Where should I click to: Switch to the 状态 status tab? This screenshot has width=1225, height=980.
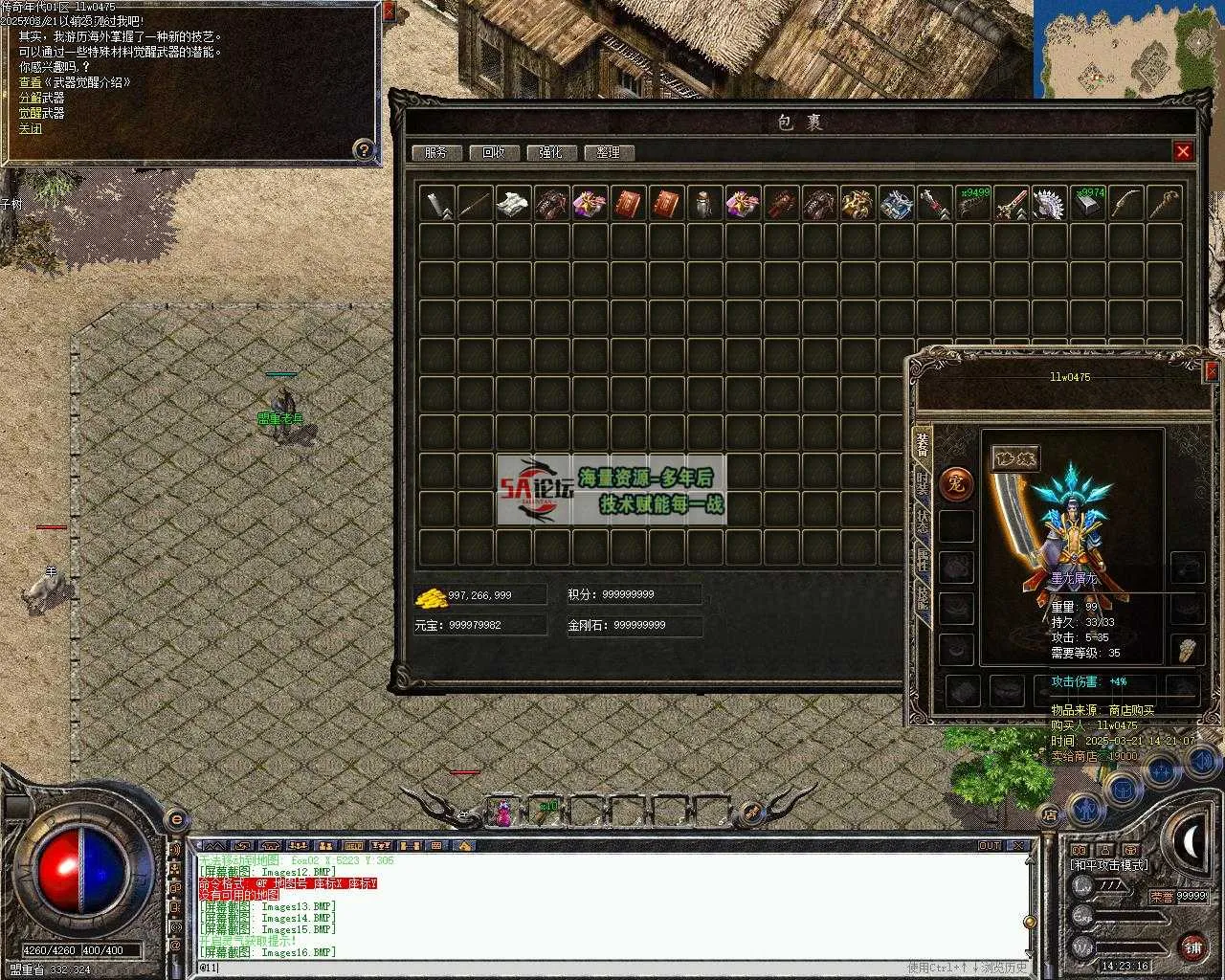[923, 522]
